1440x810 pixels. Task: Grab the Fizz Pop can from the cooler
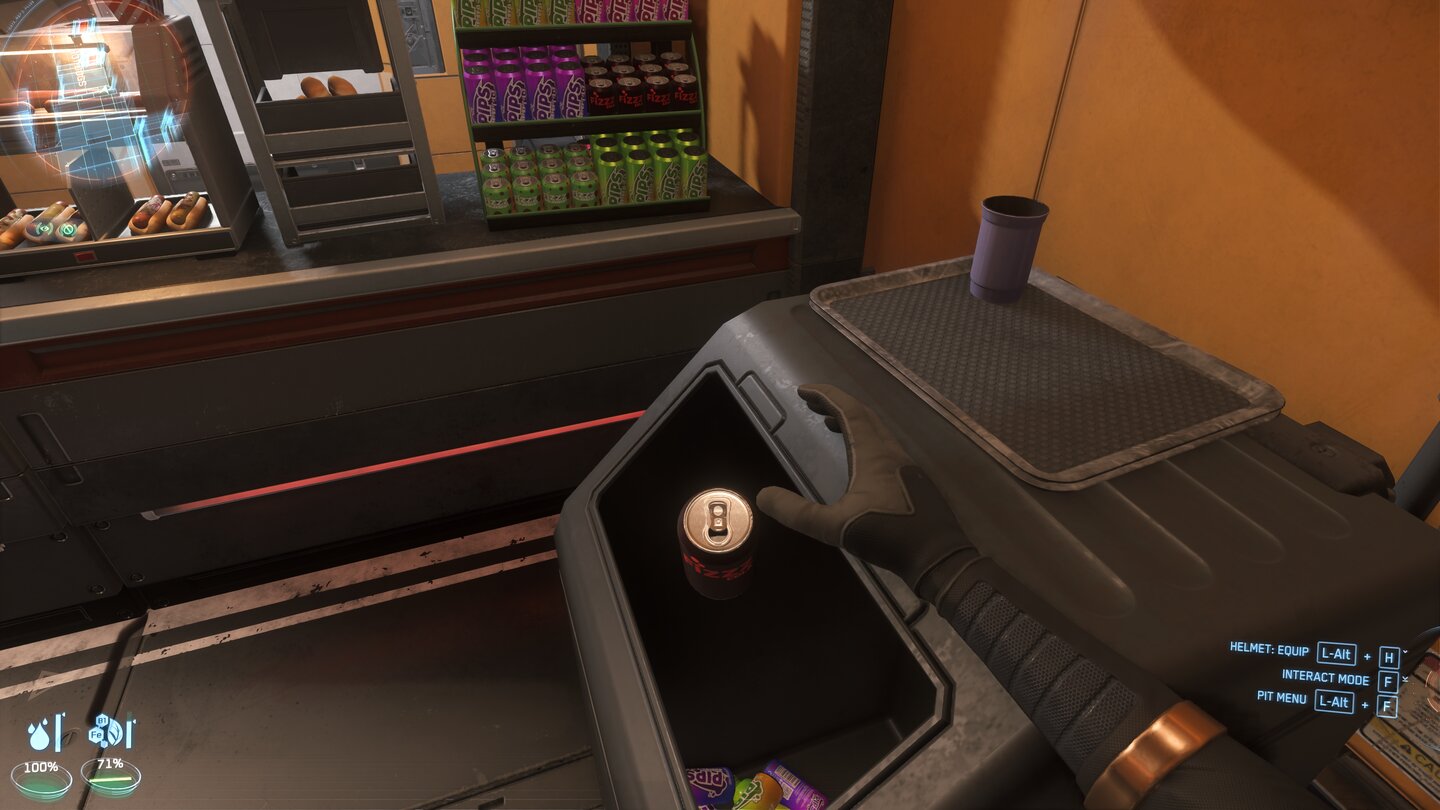point(718,540)
